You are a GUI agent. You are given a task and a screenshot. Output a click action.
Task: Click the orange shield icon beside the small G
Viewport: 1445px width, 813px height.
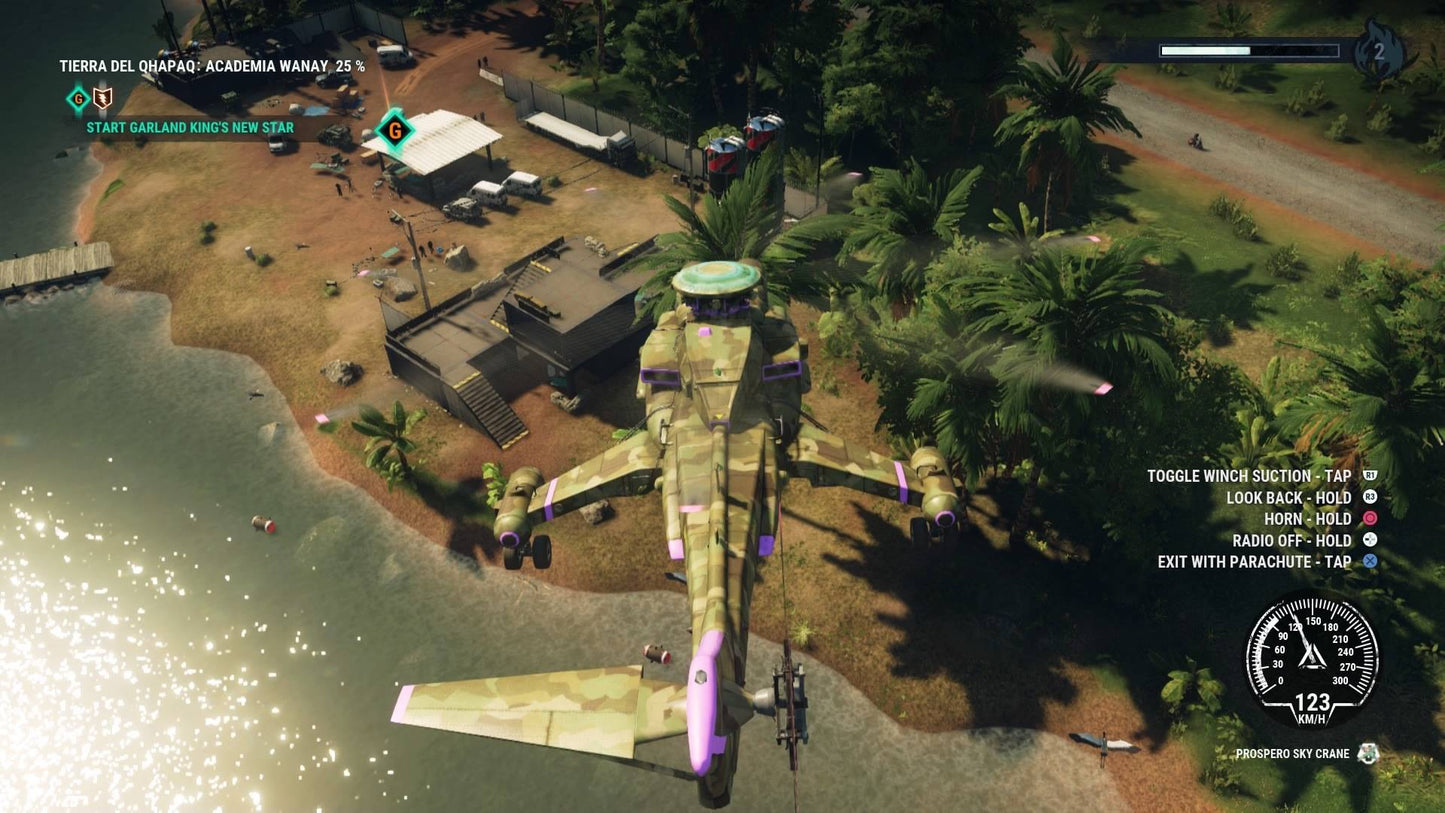point(102,98)
